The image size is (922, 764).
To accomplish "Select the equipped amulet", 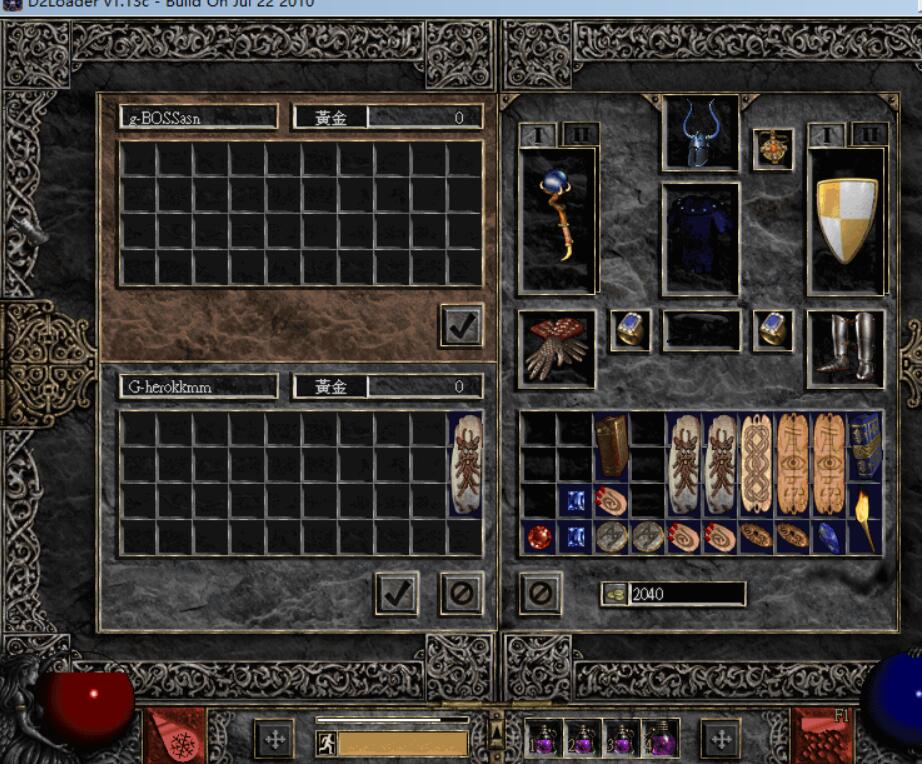I will pos(773,148).
